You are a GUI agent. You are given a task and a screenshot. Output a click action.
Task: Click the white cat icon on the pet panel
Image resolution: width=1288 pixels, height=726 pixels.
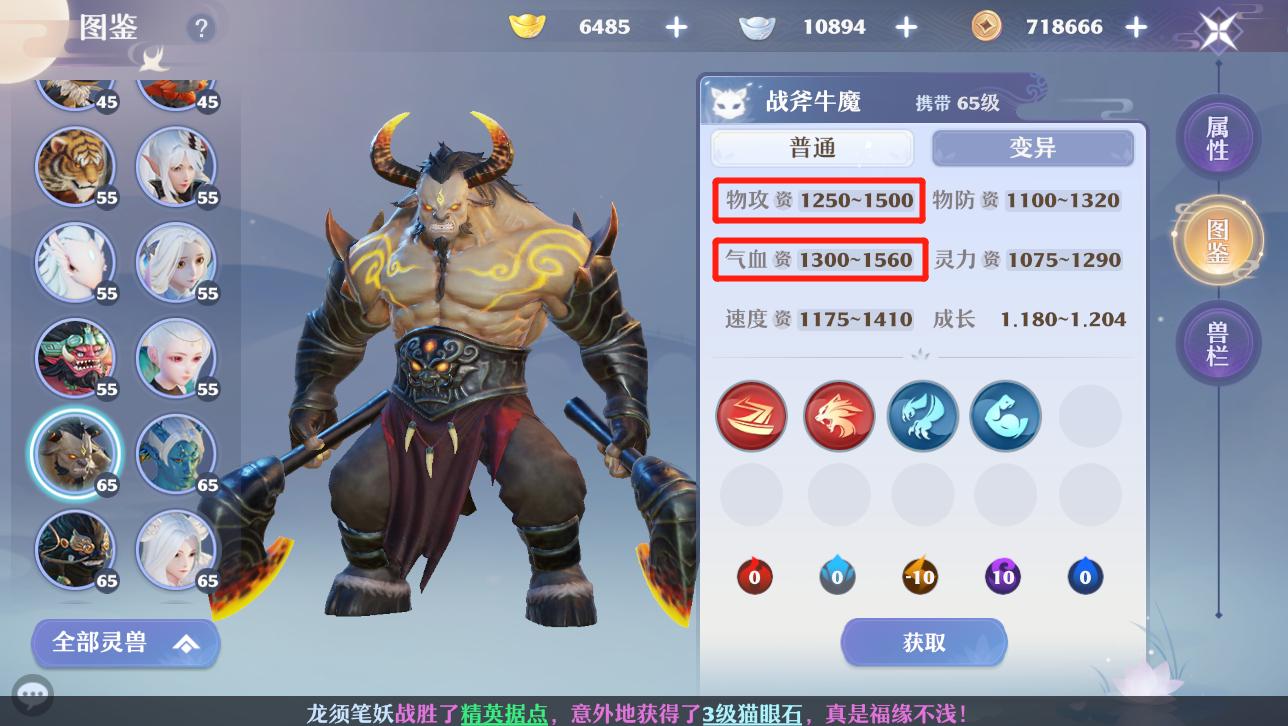[729, 100]
